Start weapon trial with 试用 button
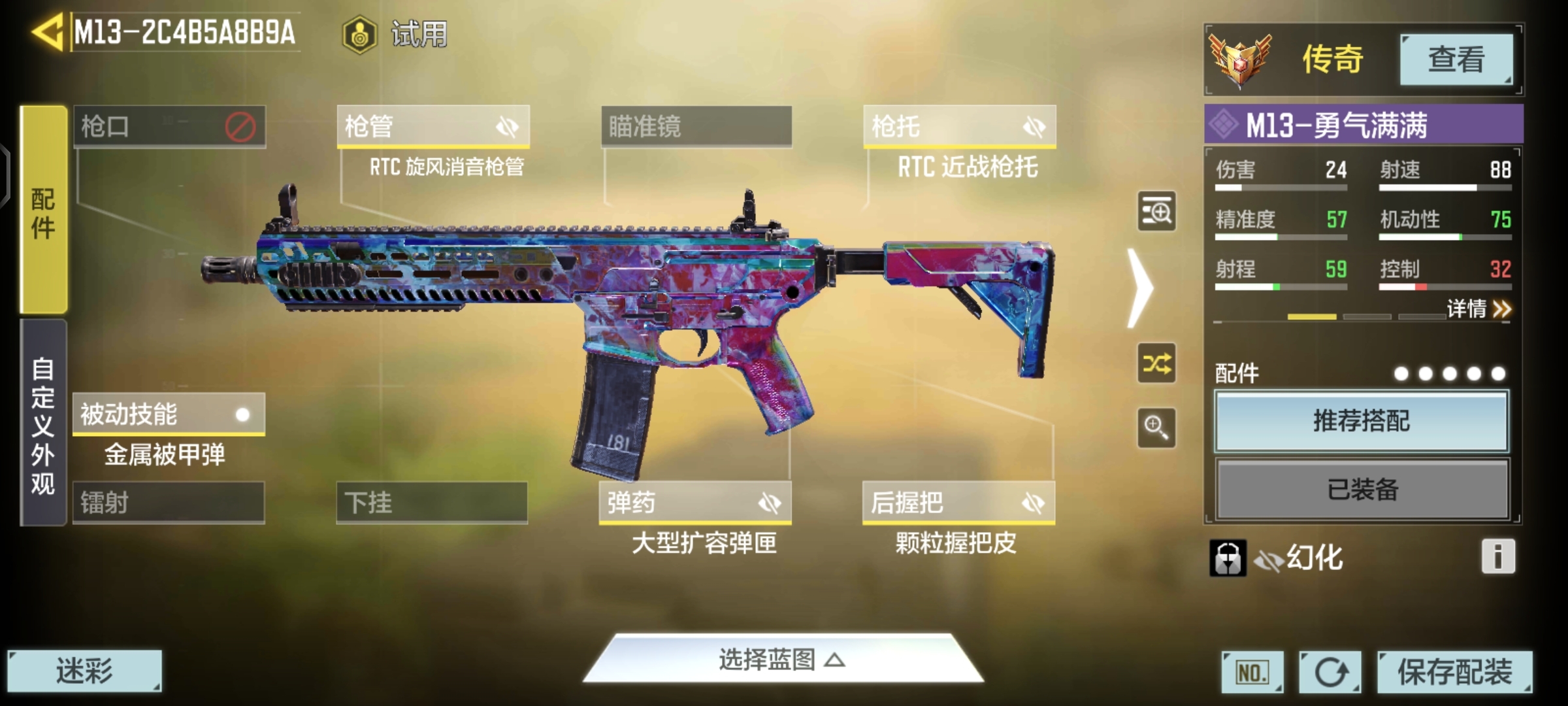This screenshot has width=1568, height=706. [x=396, y=34]
